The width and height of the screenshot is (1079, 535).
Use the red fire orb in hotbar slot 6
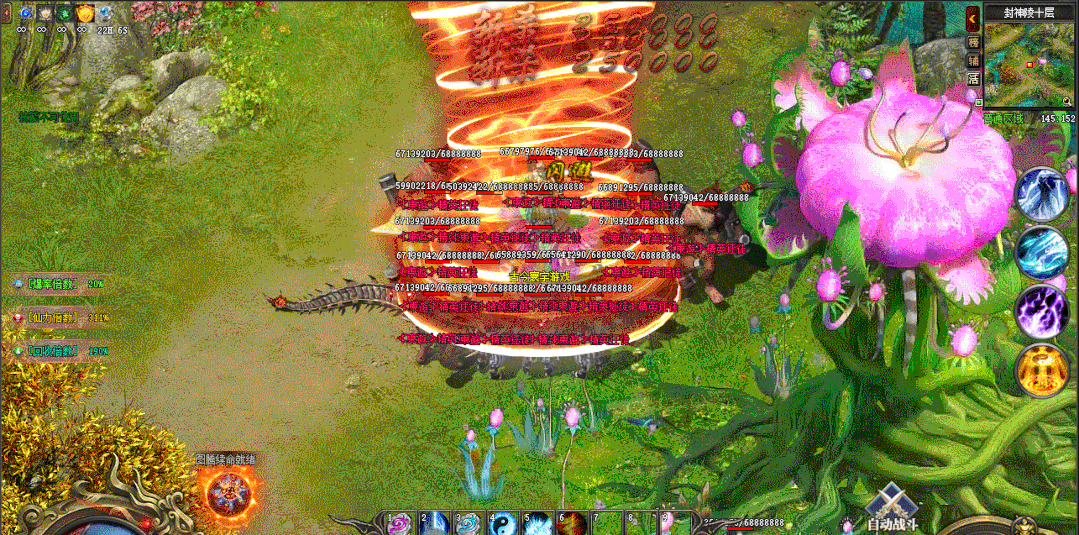(x=572, y=524)
